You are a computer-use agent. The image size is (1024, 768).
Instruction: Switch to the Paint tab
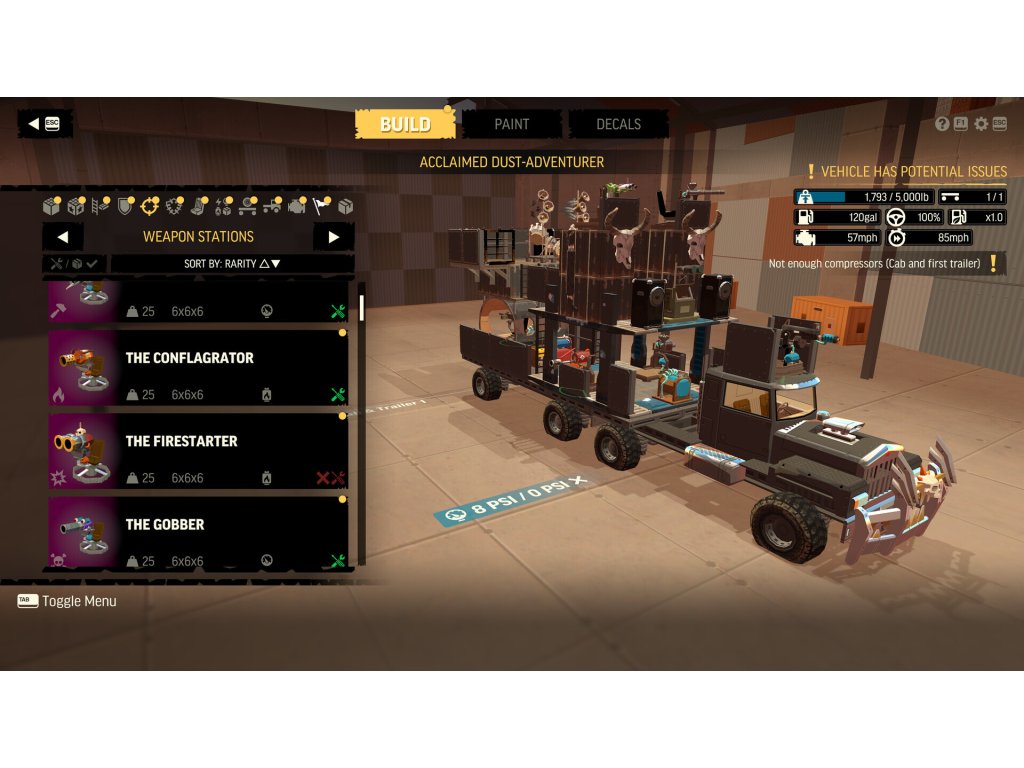click(x=511, y=124)
